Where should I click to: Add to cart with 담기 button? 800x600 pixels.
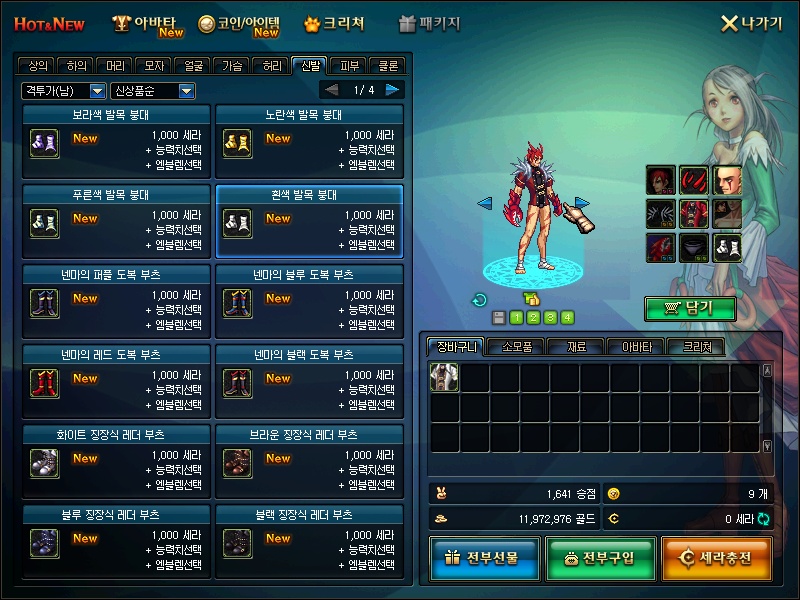690,308
